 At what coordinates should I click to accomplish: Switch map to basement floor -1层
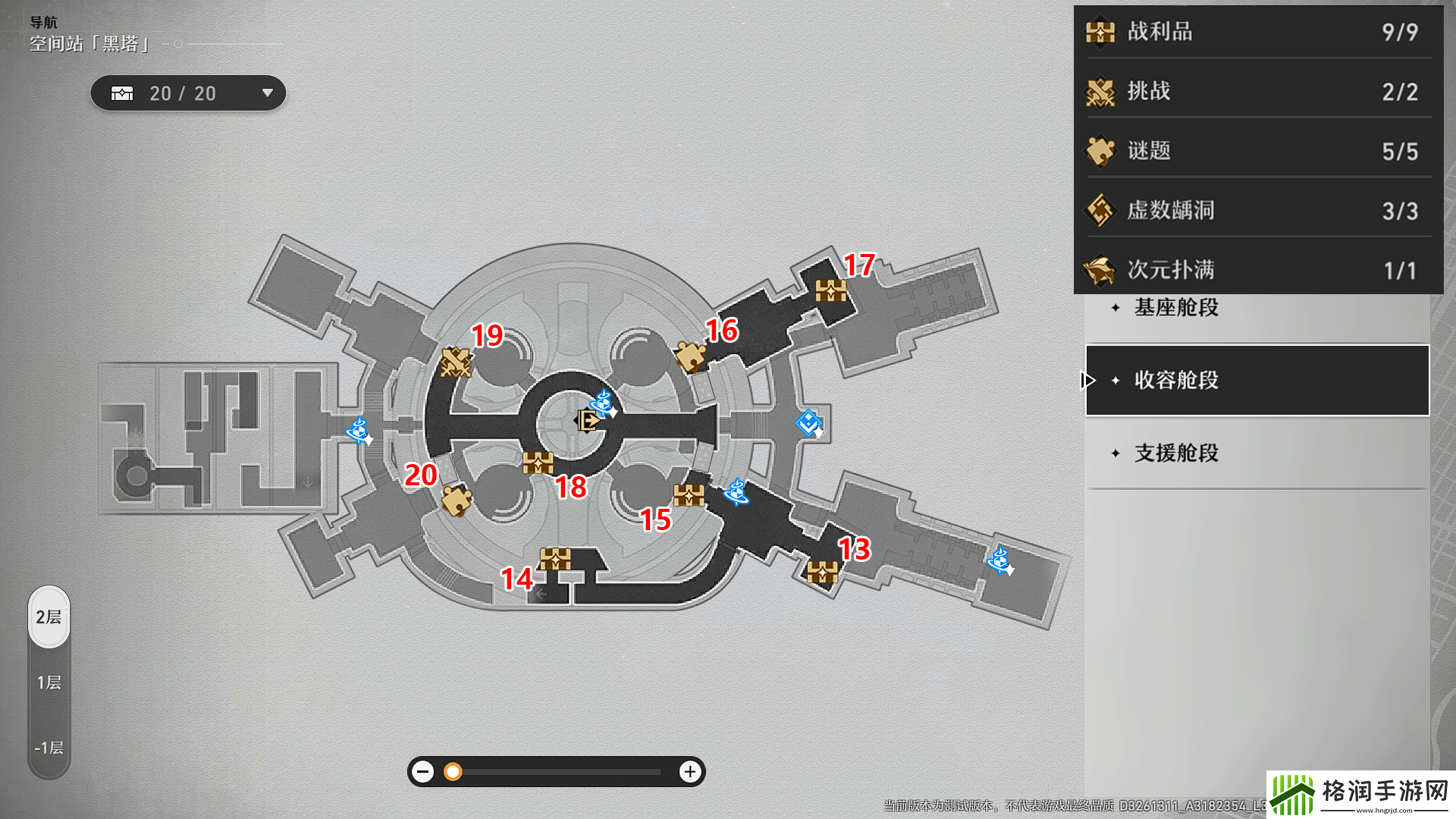tap(49, 748)
